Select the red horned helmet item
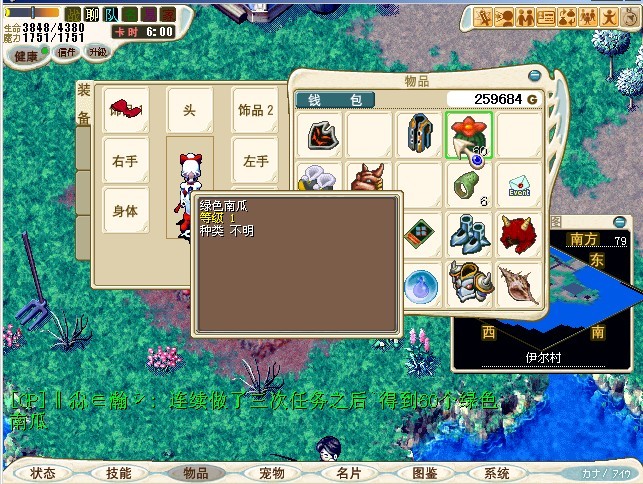 [x=518, y=233]
